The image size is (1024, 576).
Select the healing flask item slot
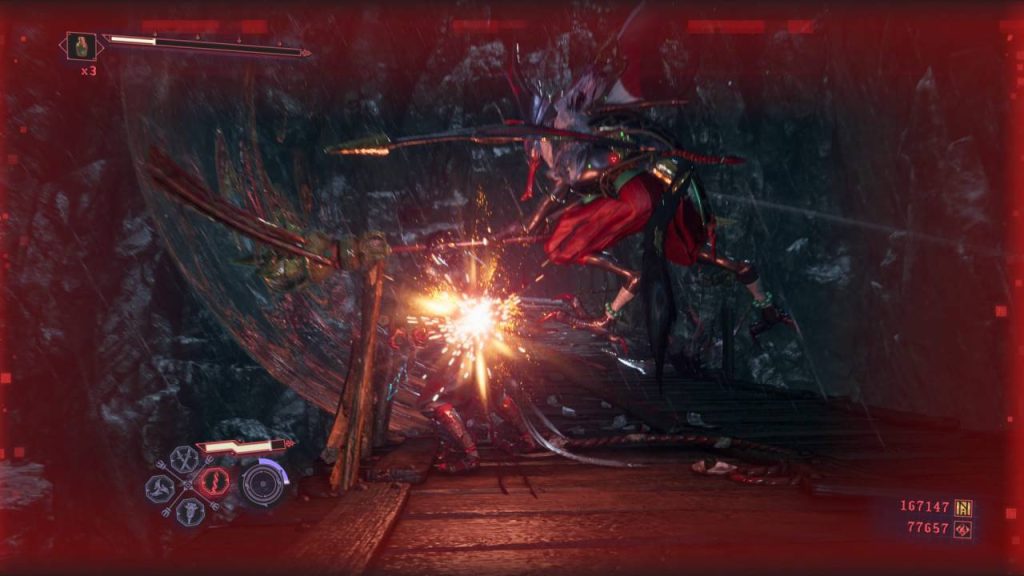coord(82,45)
